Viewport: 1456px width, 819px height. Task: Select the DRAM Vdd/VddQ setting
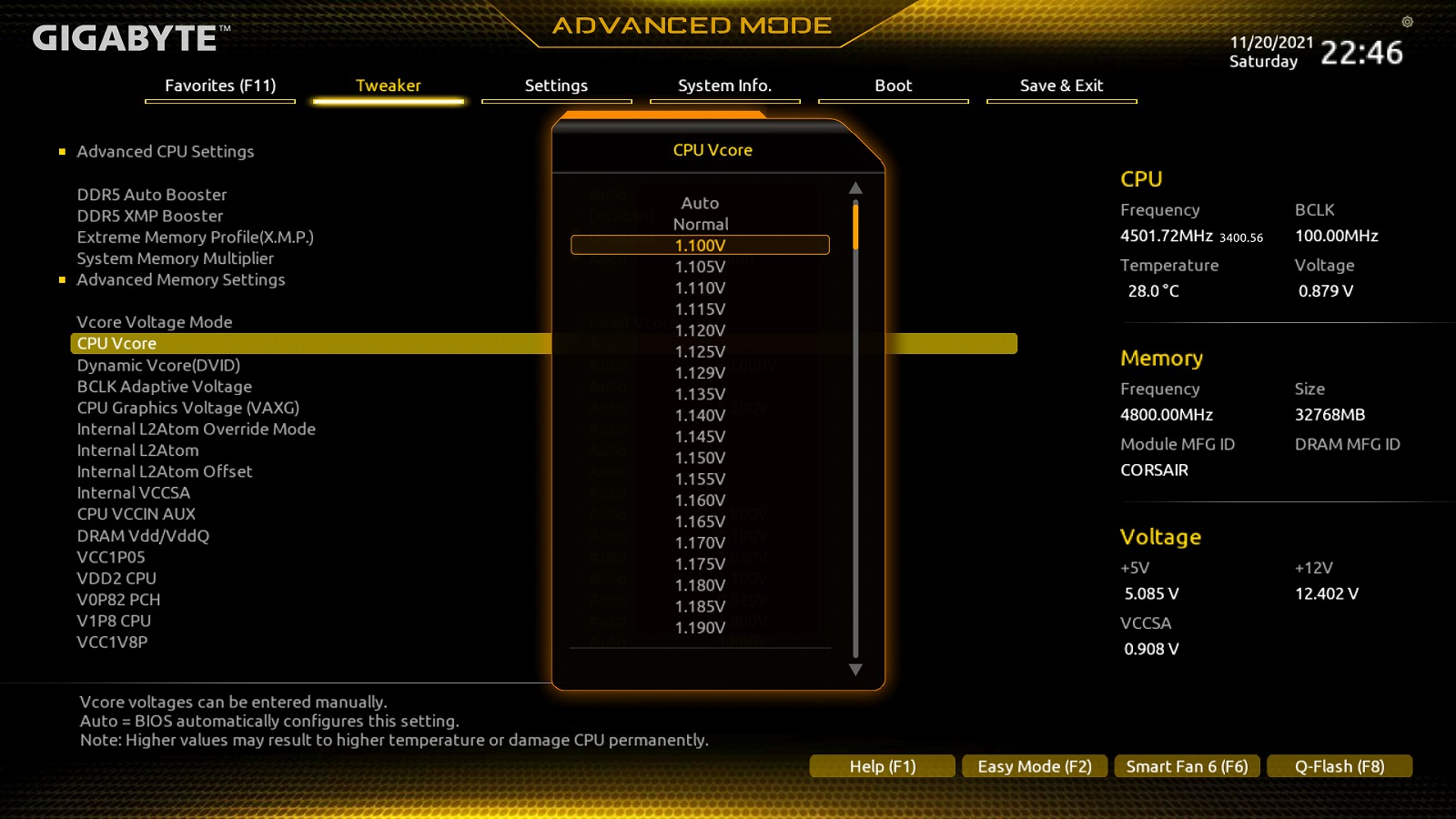click(x=143, y=536)
